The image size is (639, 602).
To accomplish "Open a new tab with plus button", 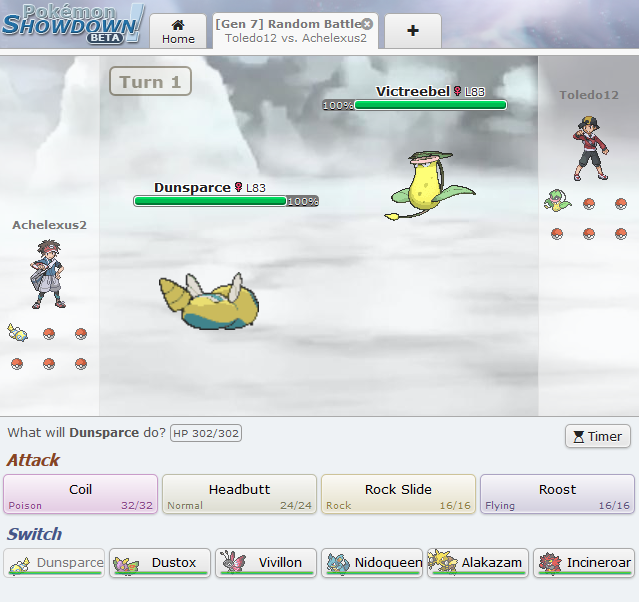I will [x=413, y=31].
